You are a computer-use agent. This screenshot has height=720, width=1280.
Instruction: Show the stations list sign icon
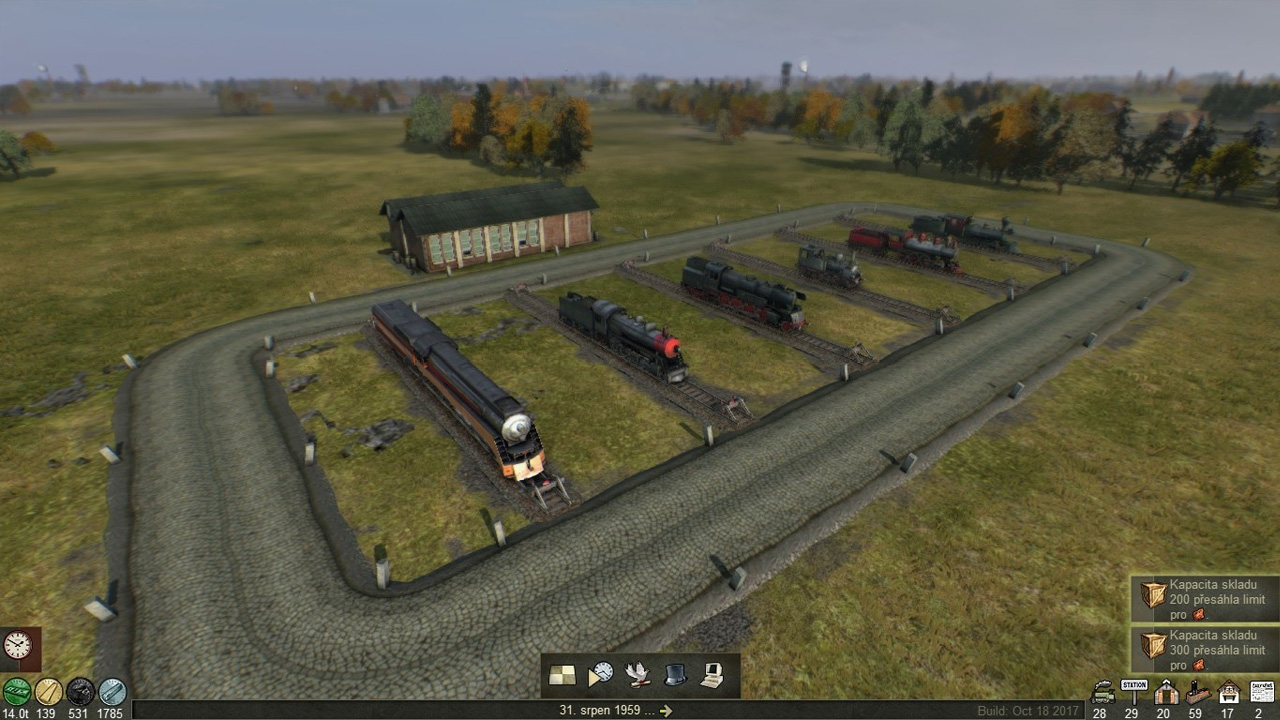click(x=1134, y=691)
